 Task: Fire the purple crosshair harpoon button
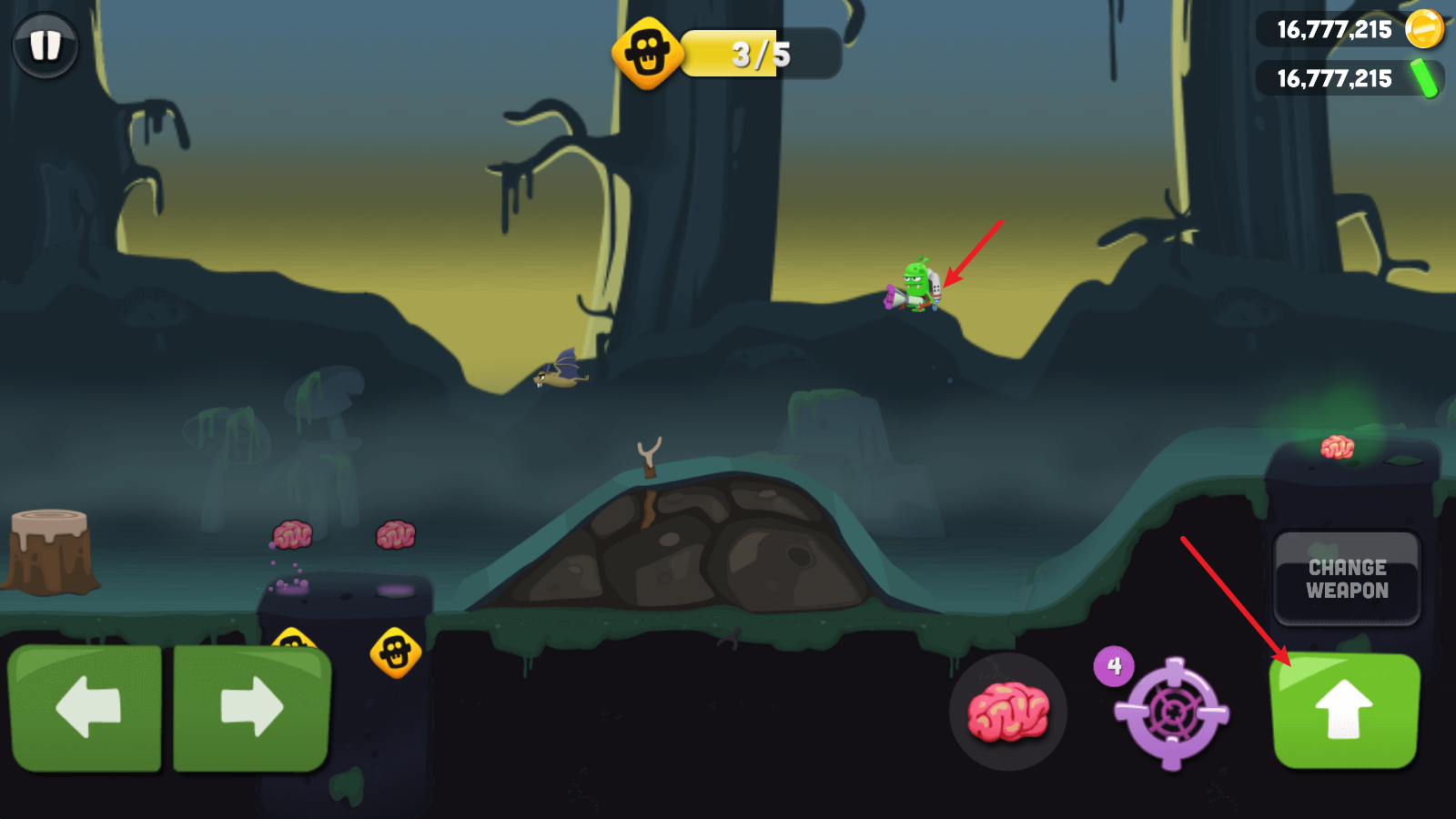point(1172,713)
